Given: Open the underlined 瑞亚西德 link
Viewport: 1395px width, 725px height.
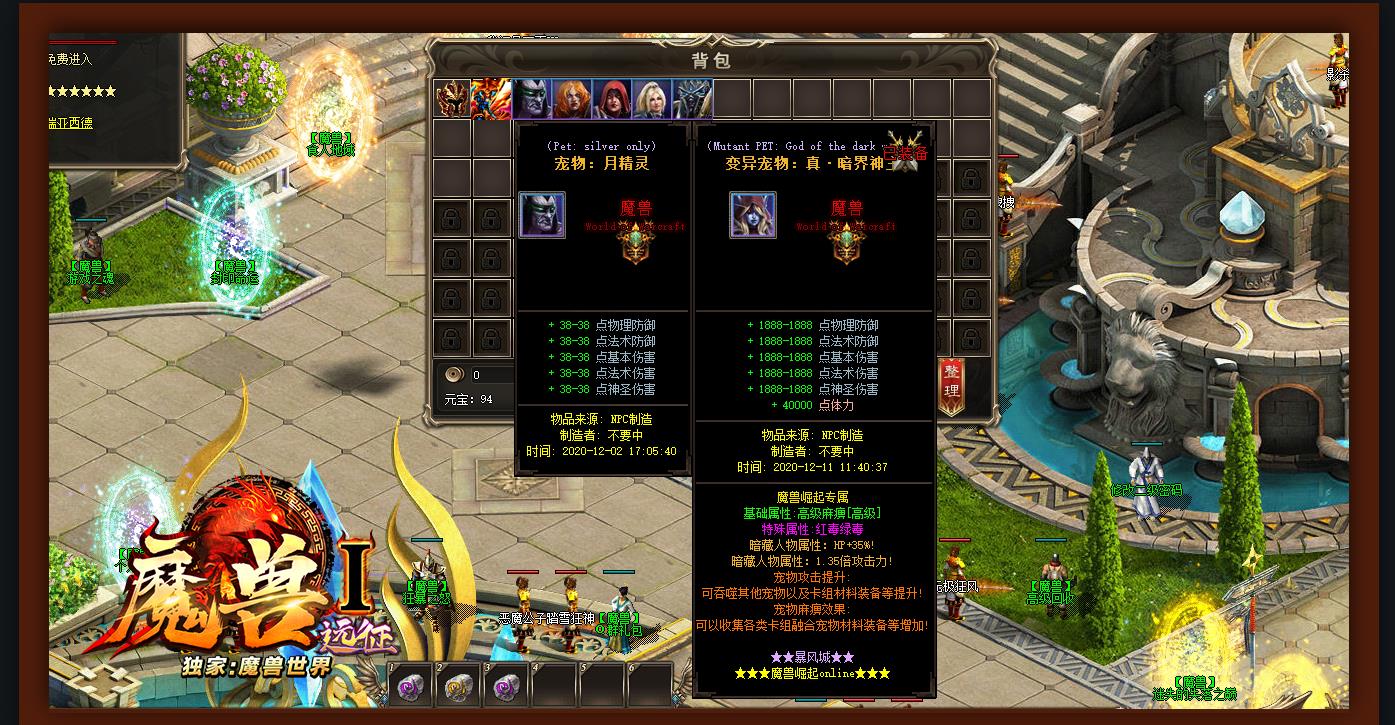Looking at the screenshot, I should (x=70, y=123).
